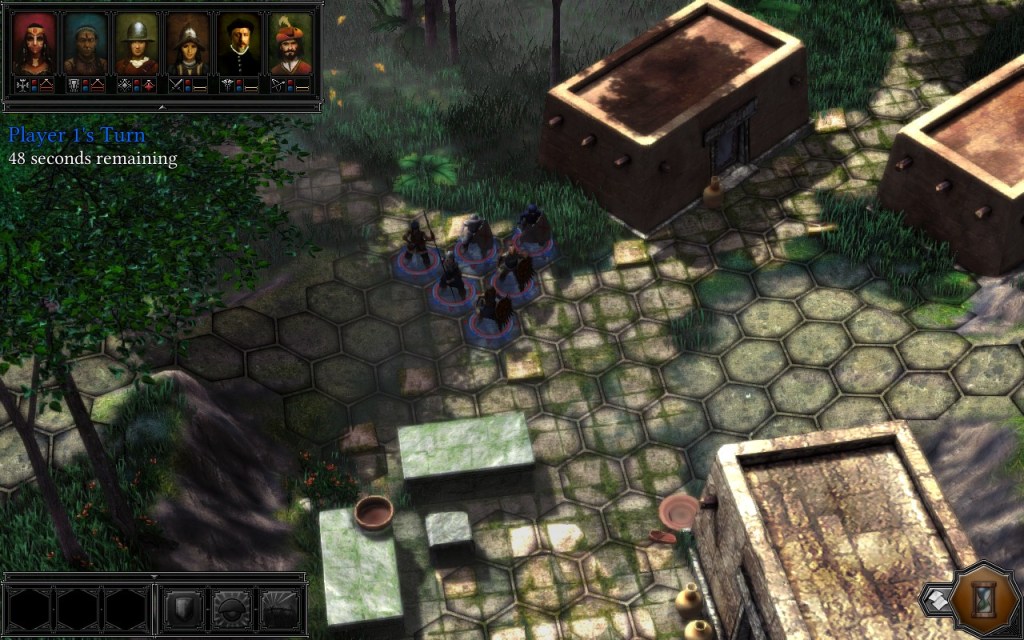Trigger the light-rays ability icon
Viewport: 1024px width, 640px height.
coord(281,607)
